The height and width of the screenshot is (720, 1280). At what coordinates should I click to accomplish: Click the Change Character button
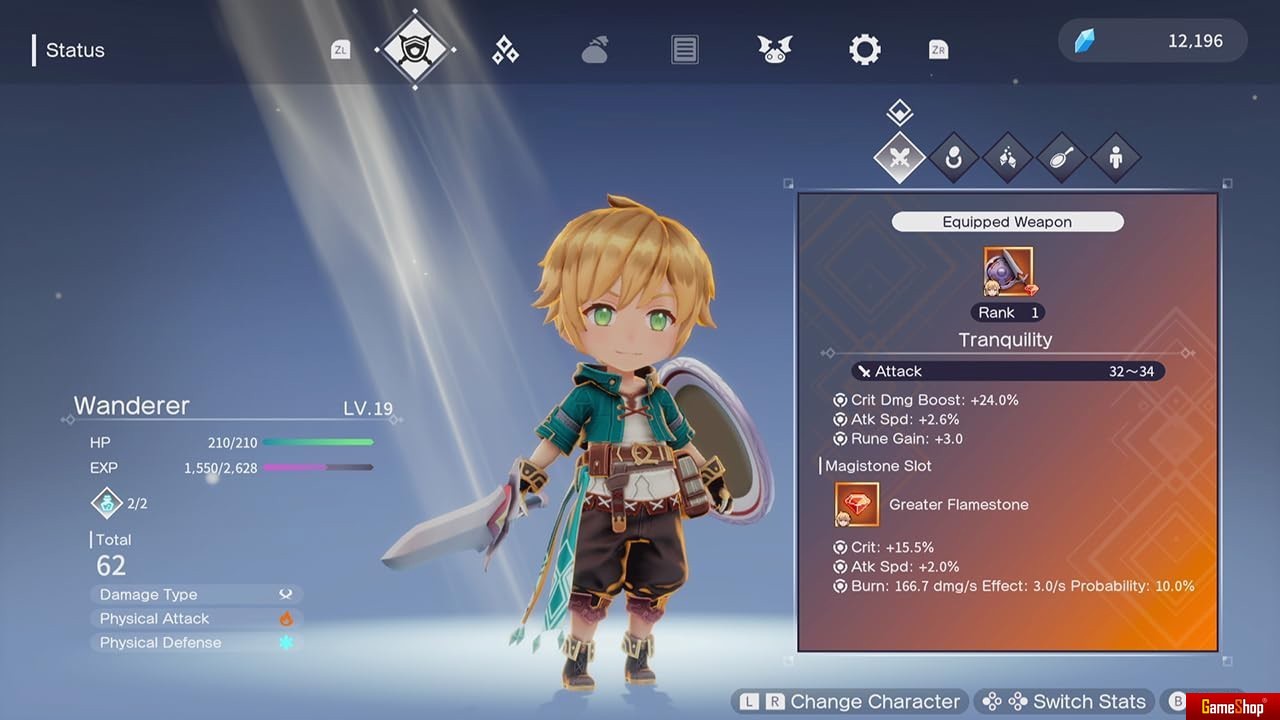tap(851, 701)
